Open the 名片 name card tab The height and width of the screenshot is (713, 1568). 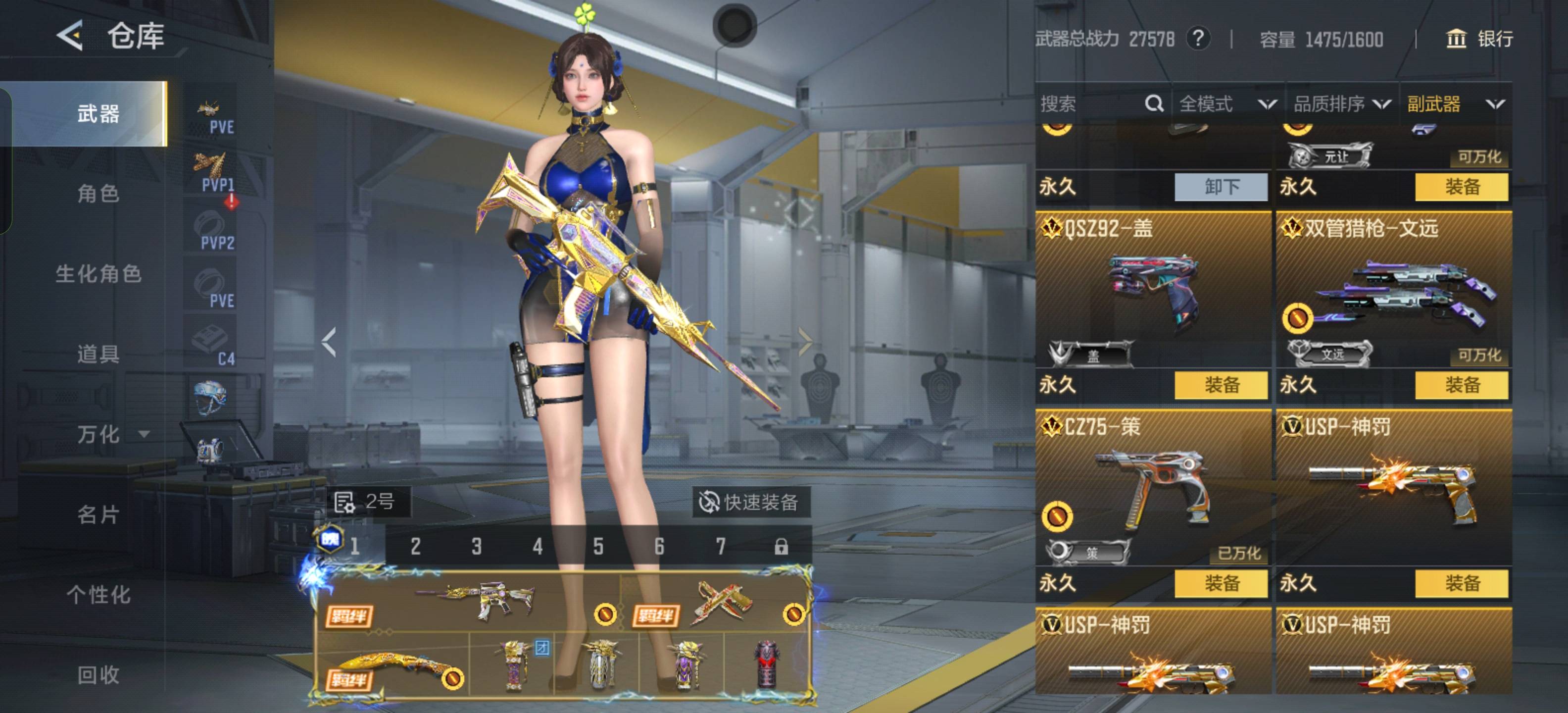[x=98, y=514]
